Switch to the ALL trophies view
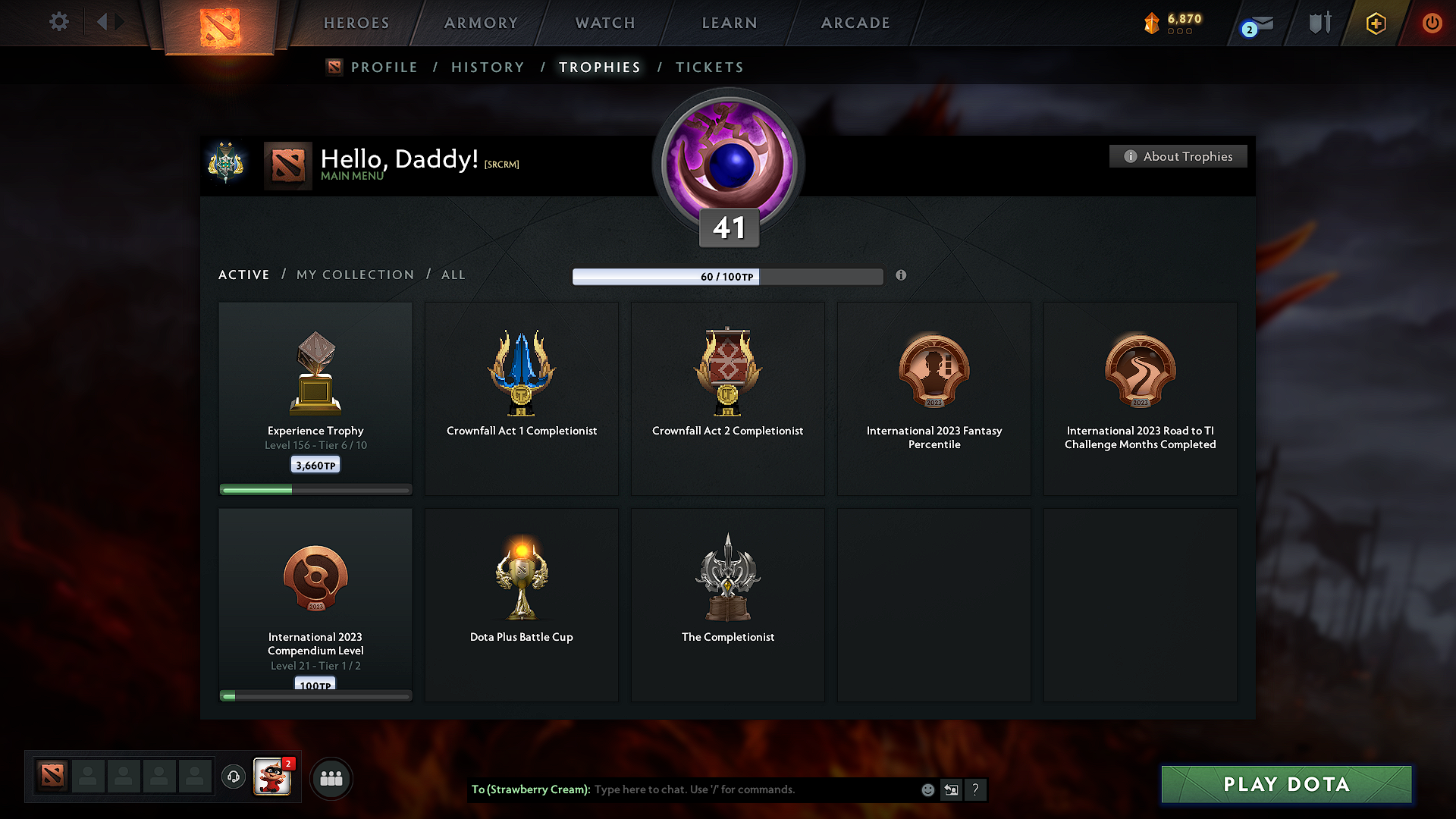This screenshot has height=819, width=1456. [x=453, y=275]
